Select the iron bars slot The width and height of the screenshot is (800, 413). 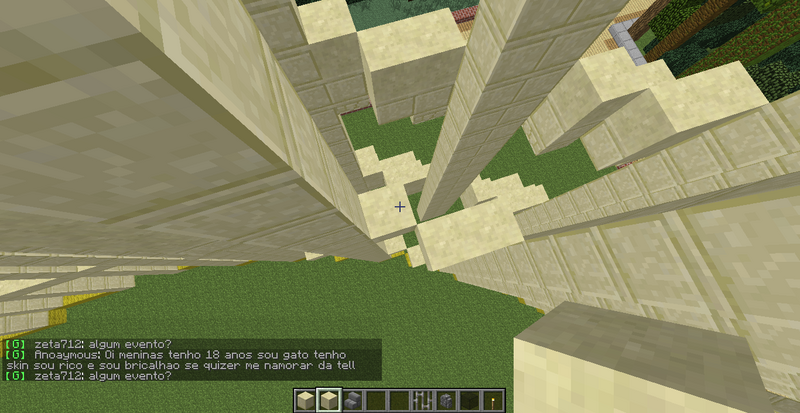[422, 401]
